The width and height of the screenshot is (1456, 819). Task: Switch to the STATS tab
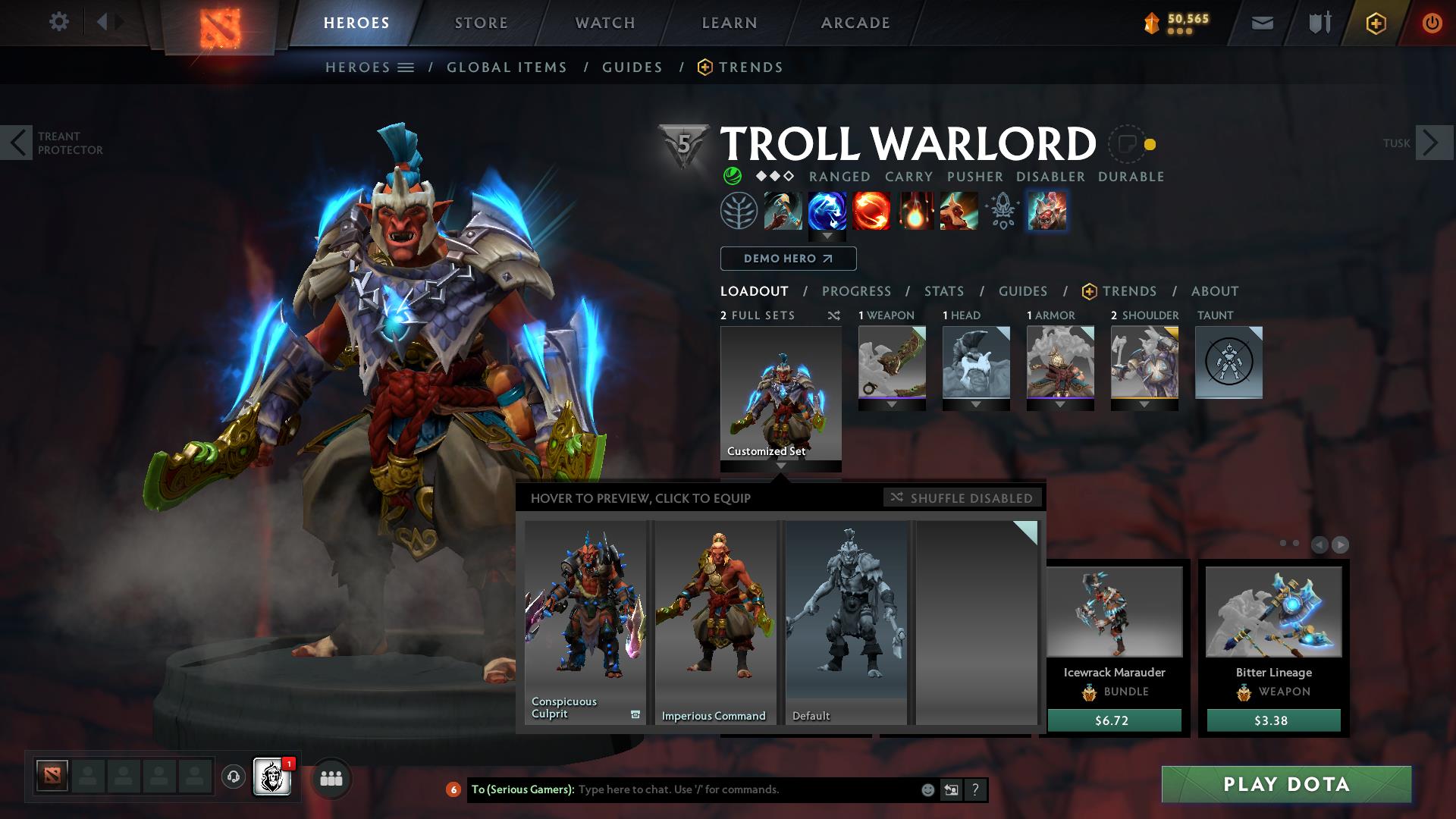point(943,290)
